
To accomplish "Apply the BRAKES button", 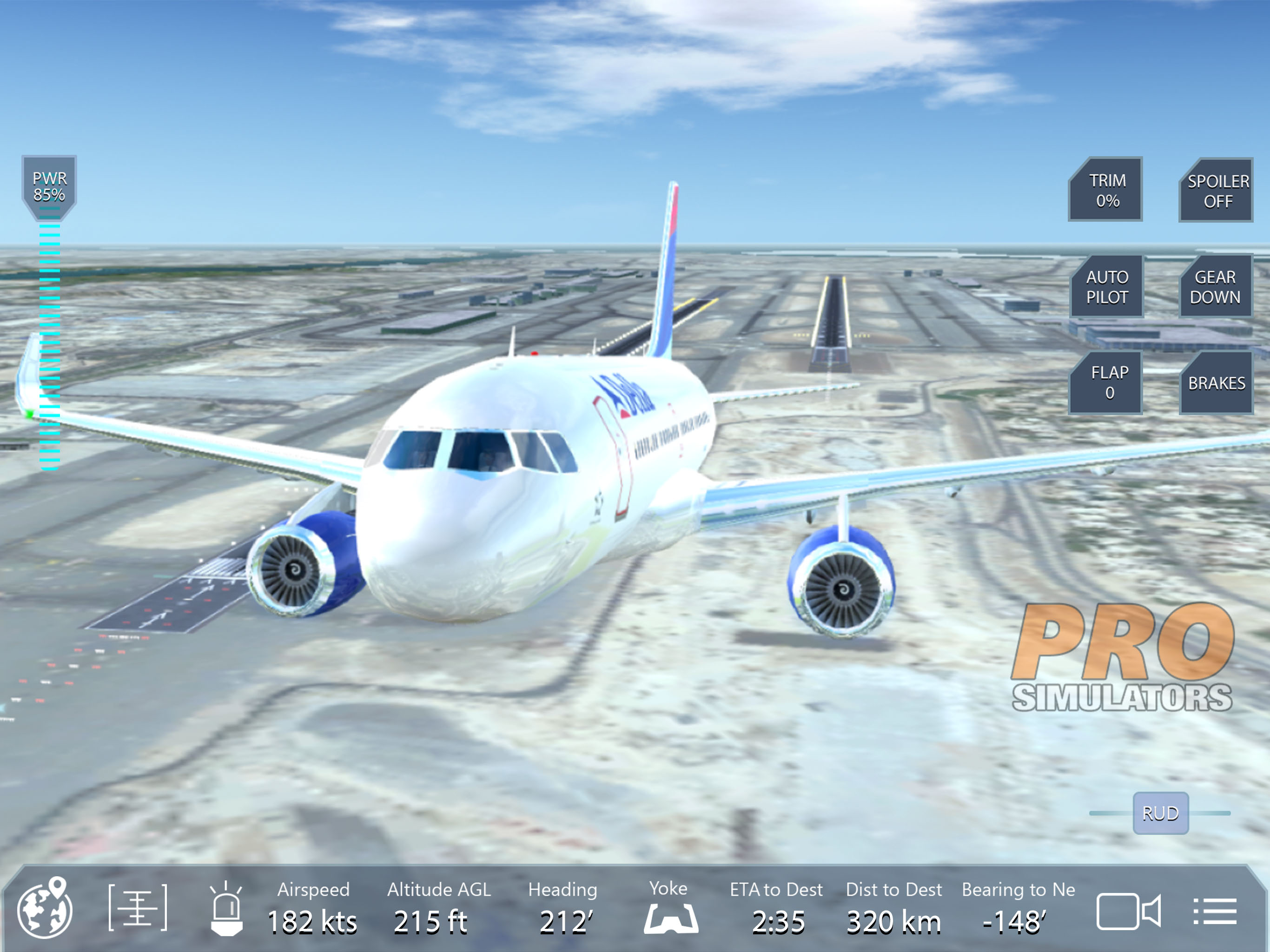I will [1217, 383].
